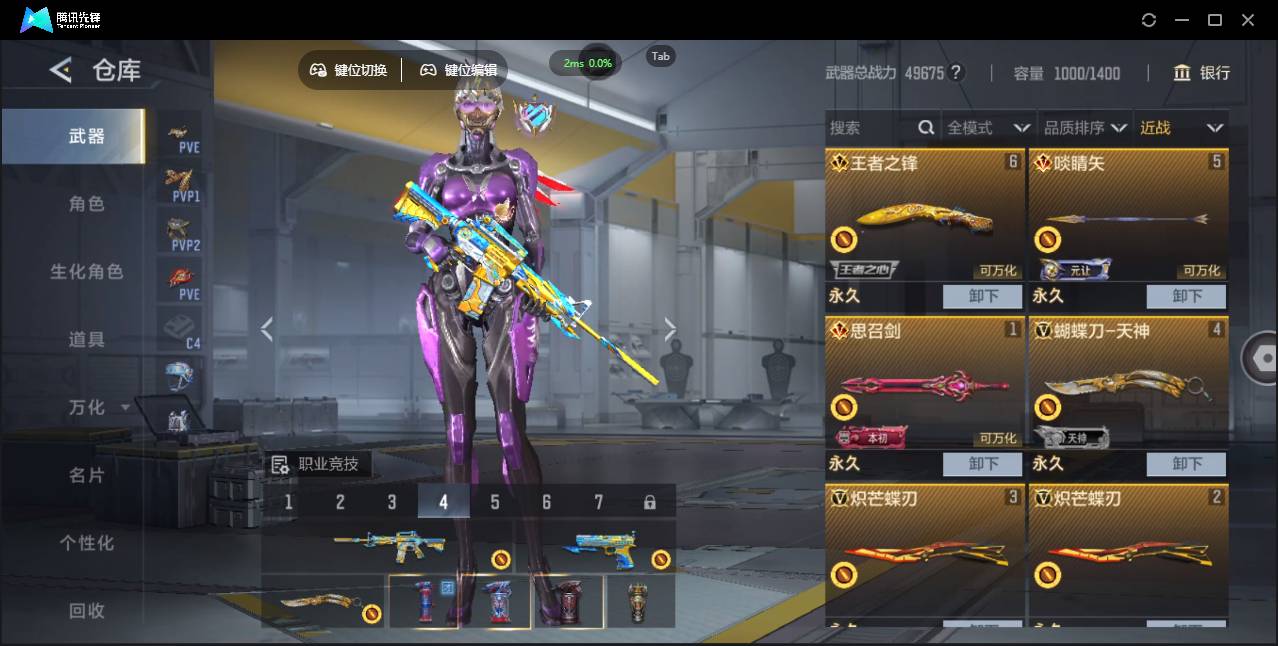Open the 回收 recycle section
The height and width of the screenshot is (646, 1278).
tap(86, 611)
